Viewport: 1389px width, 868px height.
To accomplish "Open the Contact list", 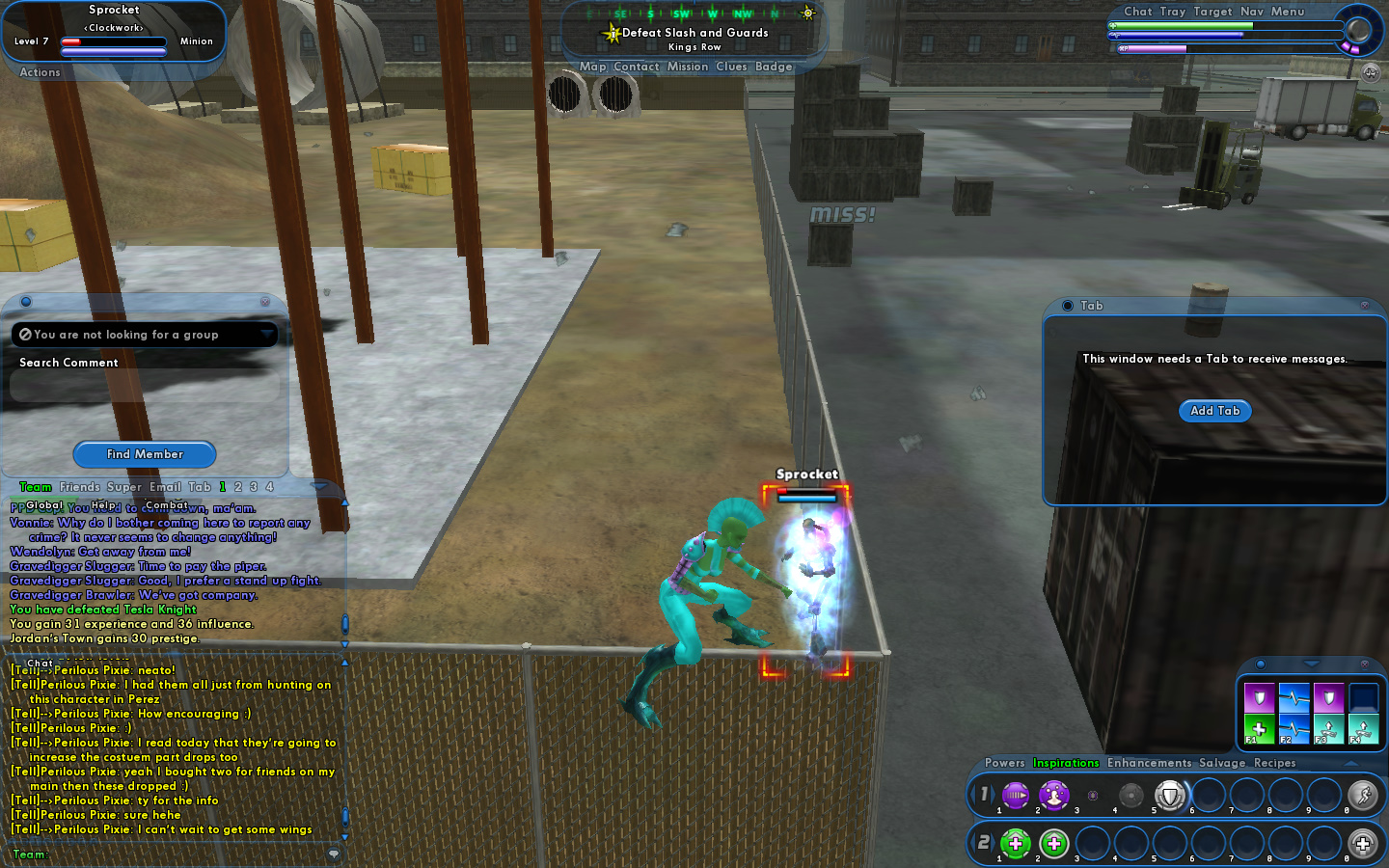I will pyautogui.click(x=636, y=67).
